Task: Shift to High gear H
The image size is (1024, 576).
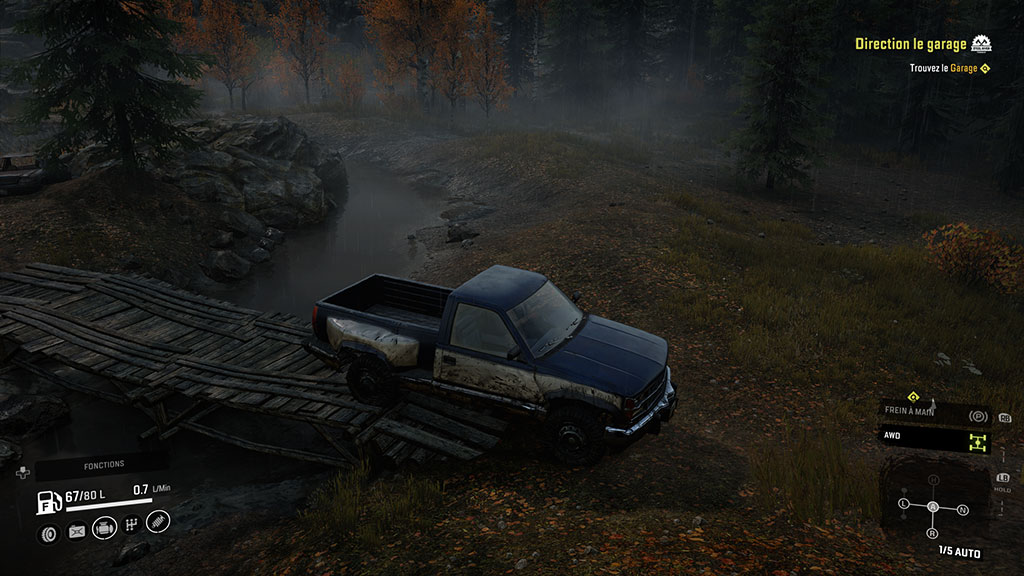Action: [x=934, y=481]
